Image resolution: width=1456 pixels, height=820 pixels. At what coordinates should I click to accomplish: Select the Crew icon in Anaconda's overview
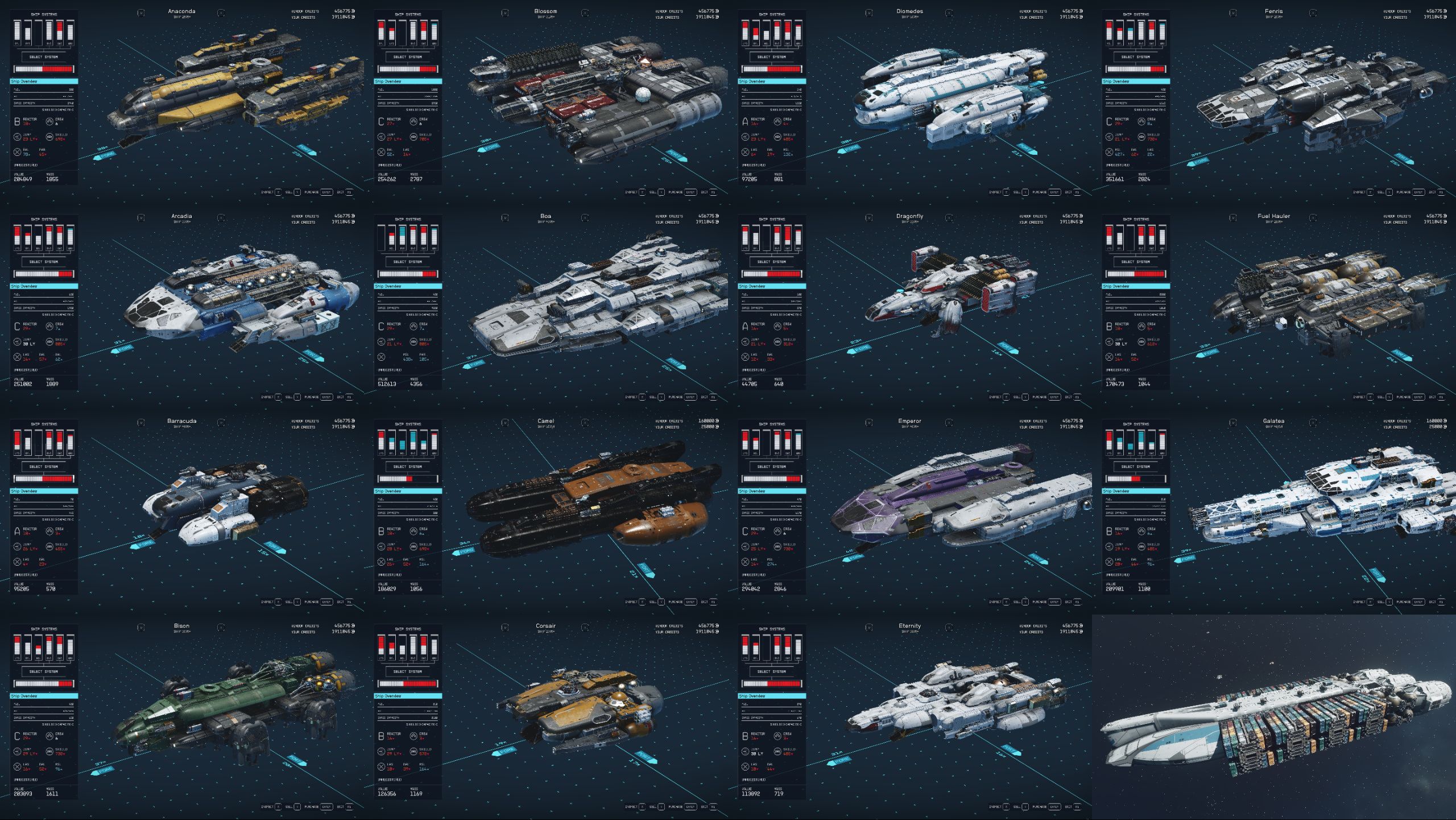click(x=49, y=122)
